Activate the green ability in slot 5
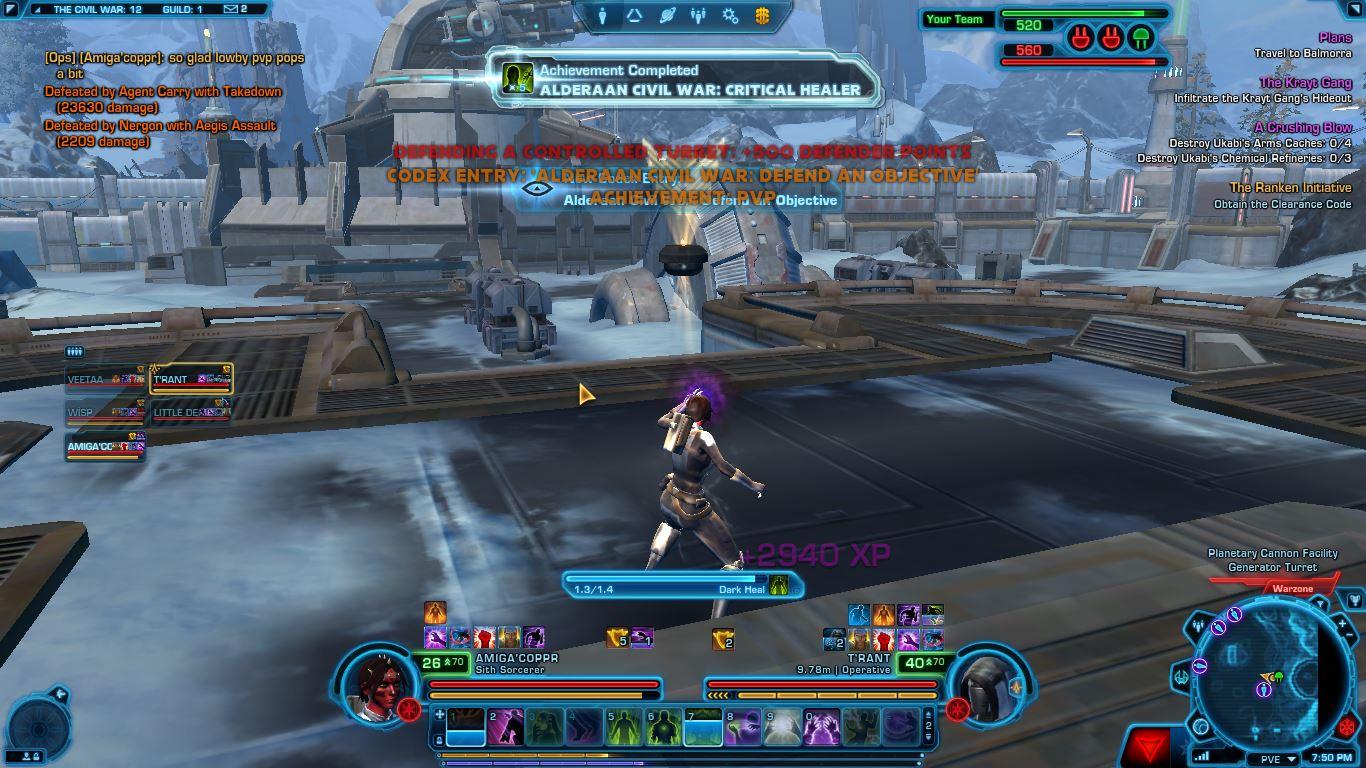Viewport: 1366px width, 768px height. coord(623,727)
